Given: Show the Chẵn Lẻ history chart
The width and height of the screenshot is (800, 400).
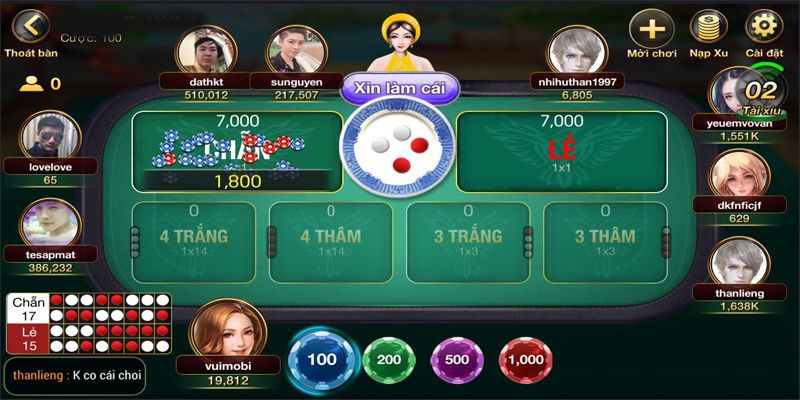Looking at the screenshot, I should (89, 324).
